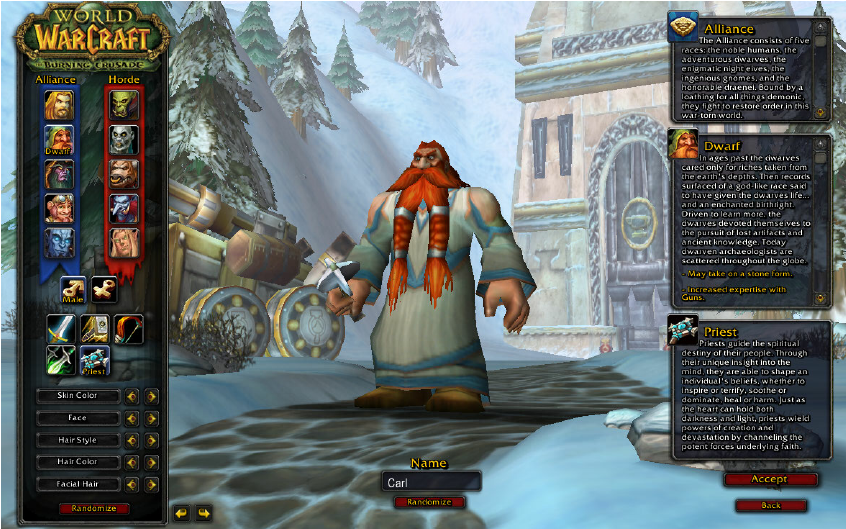The width and height of the screenshot is (846, 529).
Task: Choose the Night Elf race portrait
Action: point(58,175)
